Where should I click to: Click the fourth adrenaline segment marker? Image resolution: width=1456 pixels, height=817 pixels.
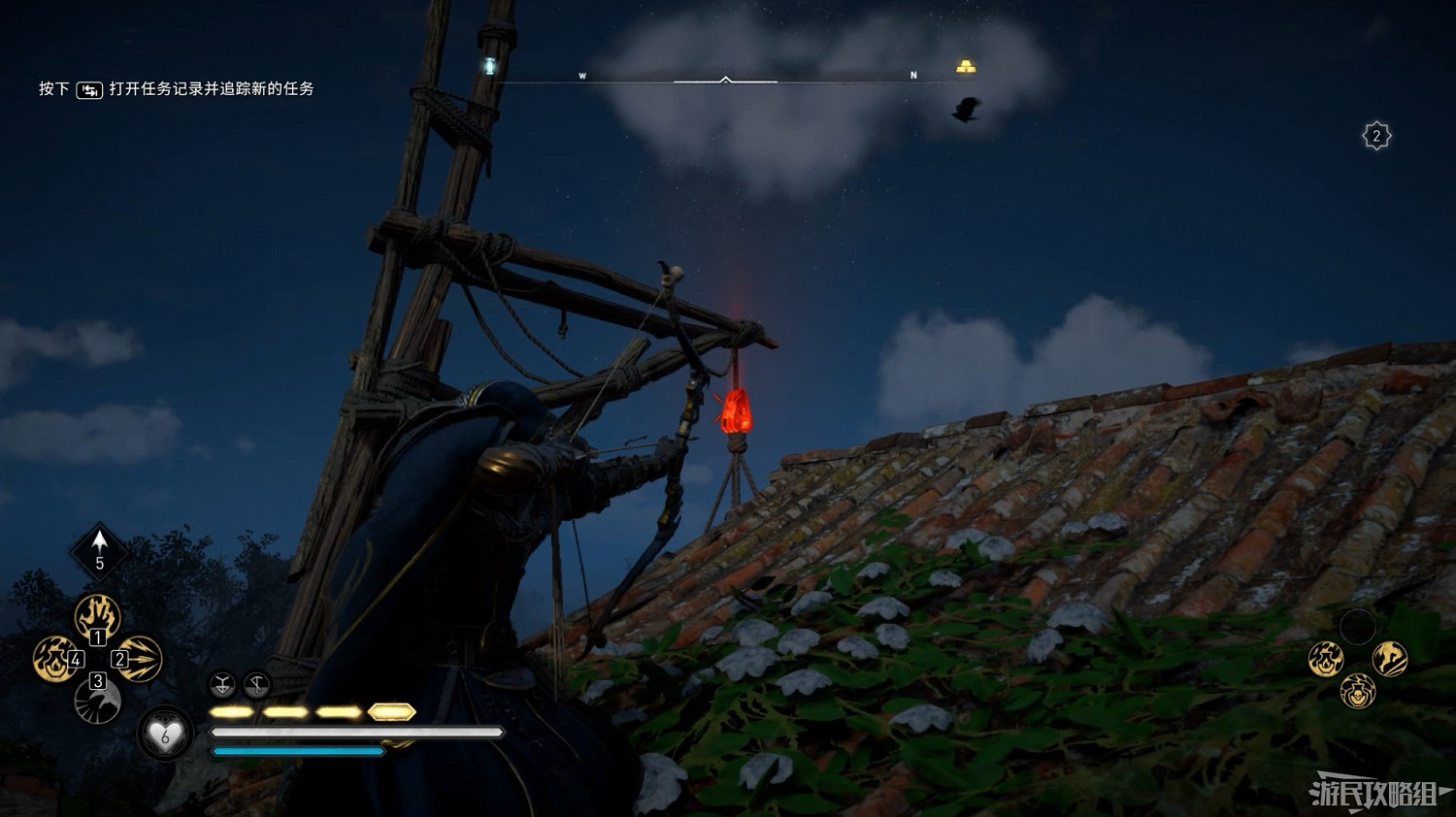coord(392,711)
